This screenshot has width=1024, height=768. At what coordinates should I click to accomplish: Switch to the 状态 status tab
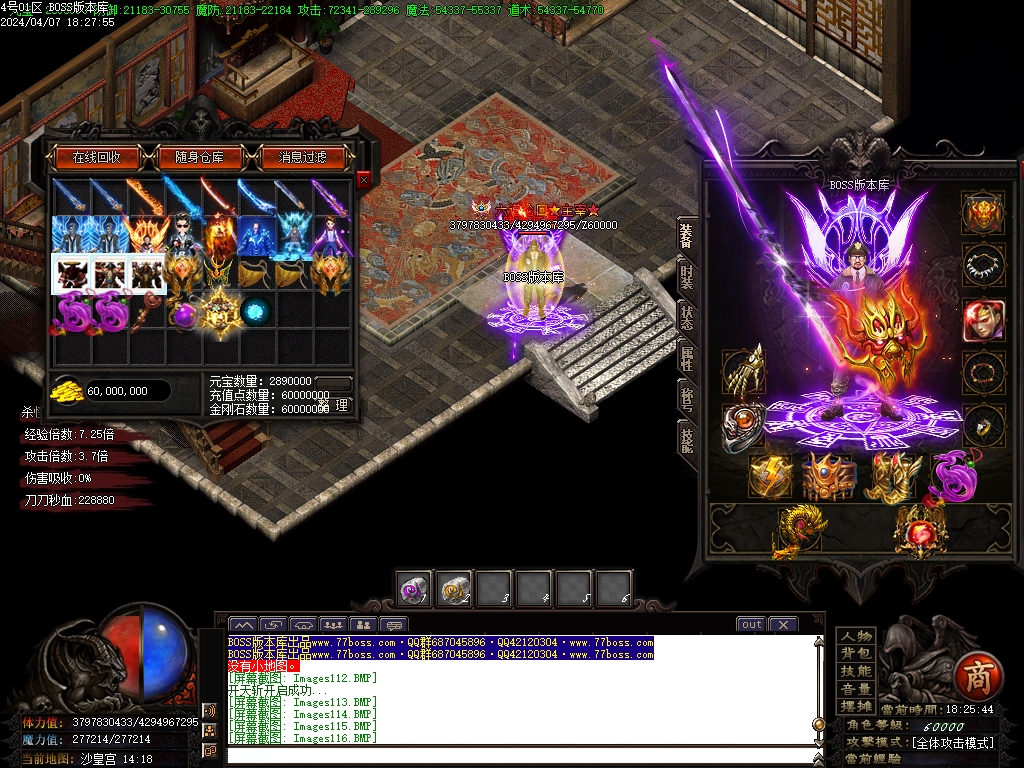coord(687,316)
